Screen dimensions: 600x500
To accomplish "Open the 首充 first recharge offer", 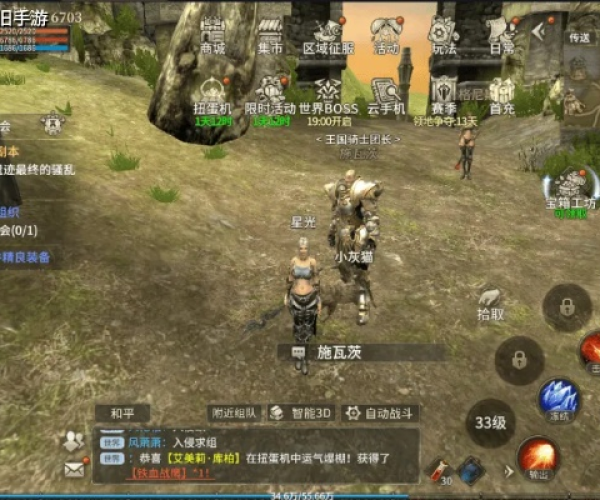I will (502, 95).
